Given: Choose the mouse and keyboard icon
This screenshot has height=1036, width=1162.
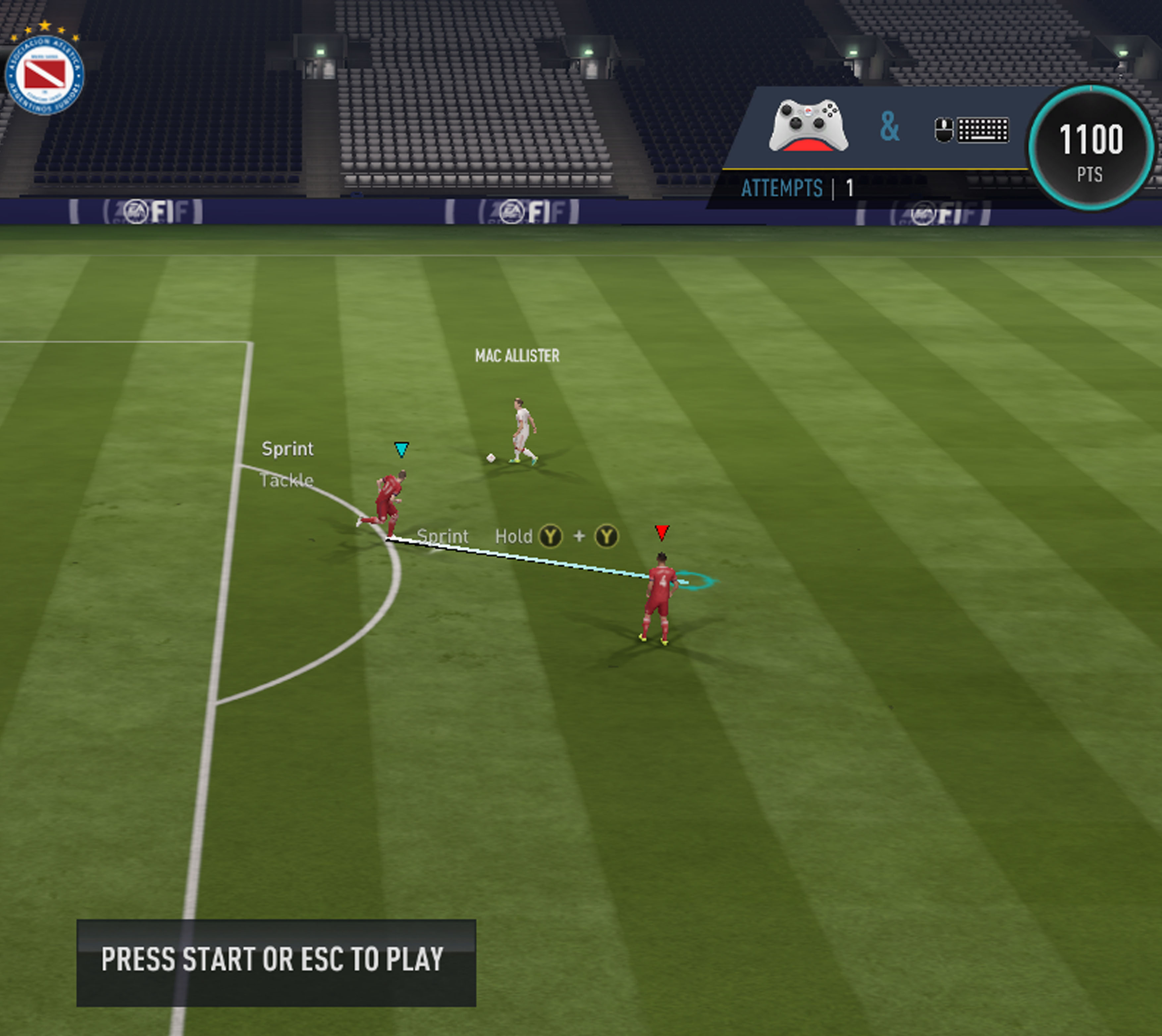Looking at the screenshot, I should tap(971, 130).
